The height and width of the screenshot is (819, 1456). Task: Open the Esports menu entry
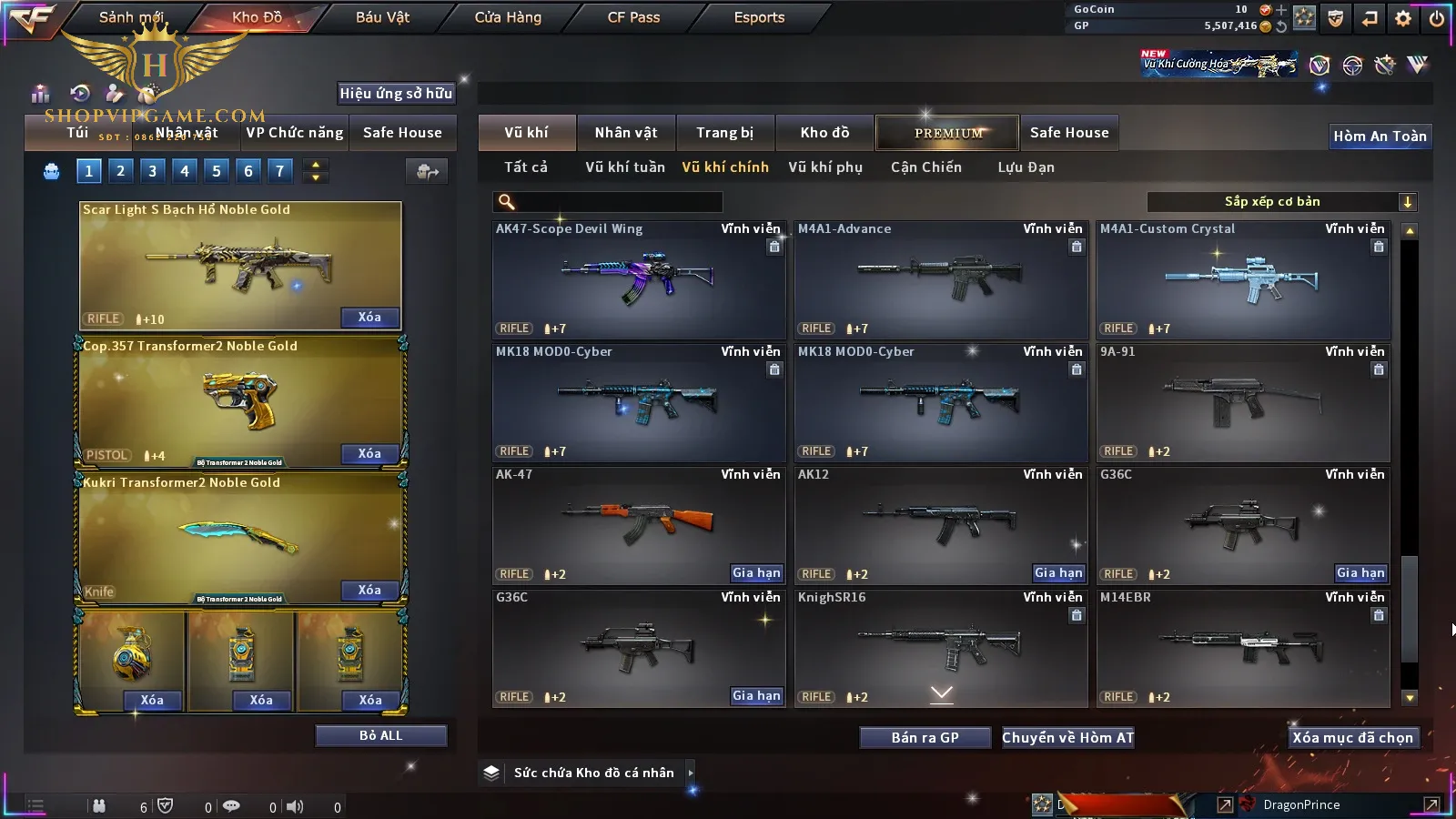point(759,17)
